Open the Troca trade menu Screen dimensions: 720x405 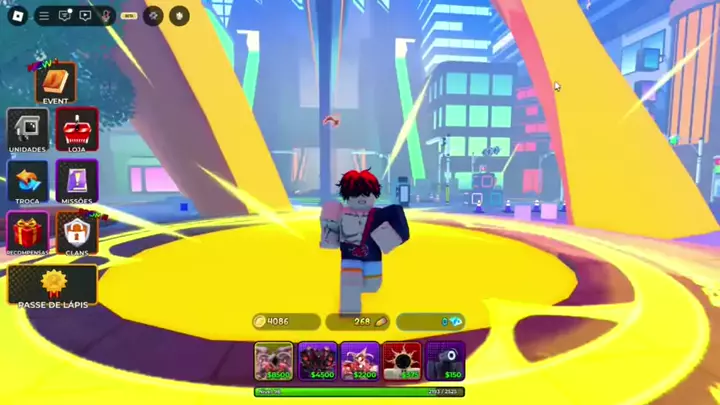[x=27, y=181]
